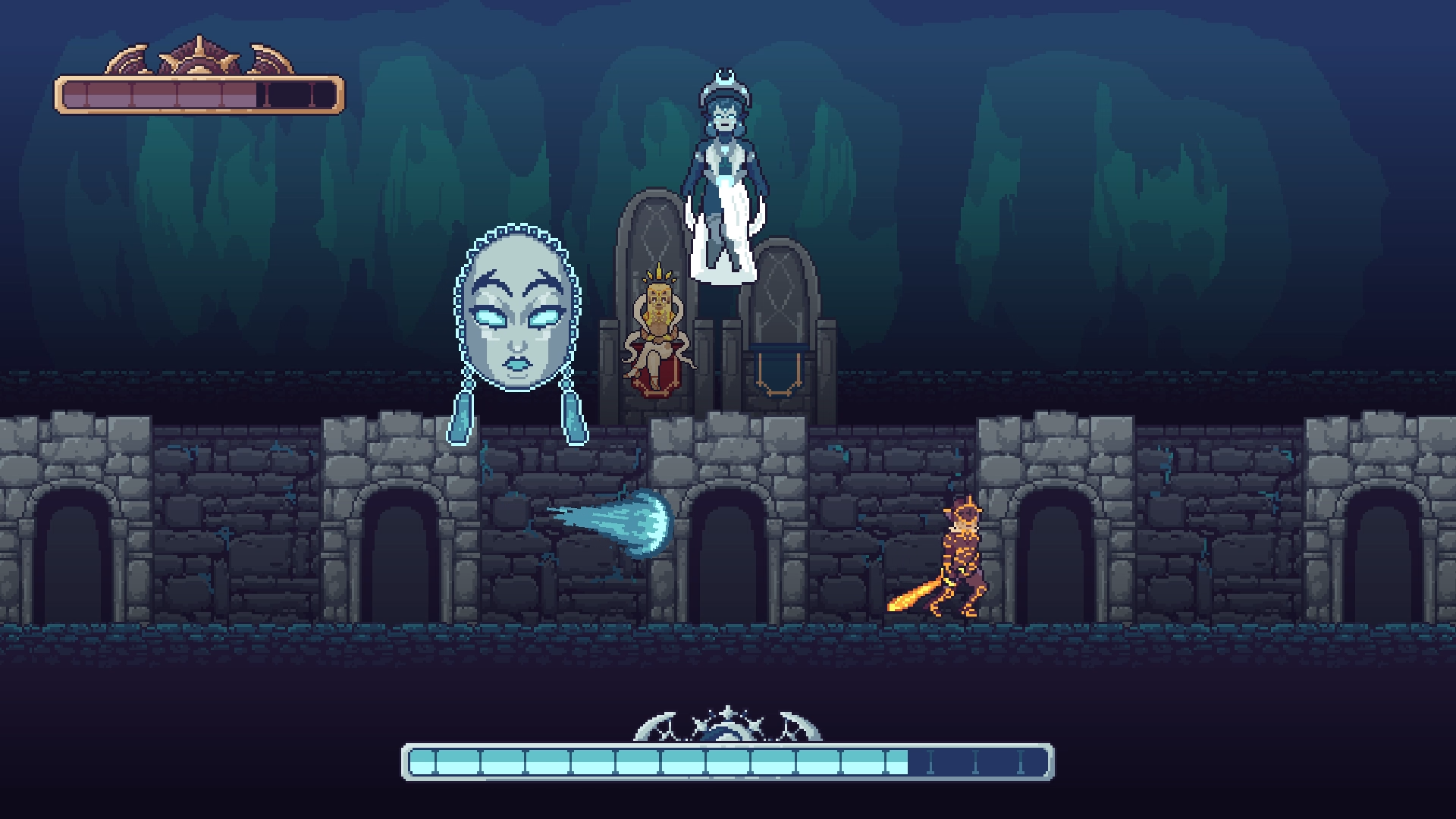Viewport: 1456px width, 819px height.
Task: Select the golden king seated on the throne
Action: pos(657,326)
